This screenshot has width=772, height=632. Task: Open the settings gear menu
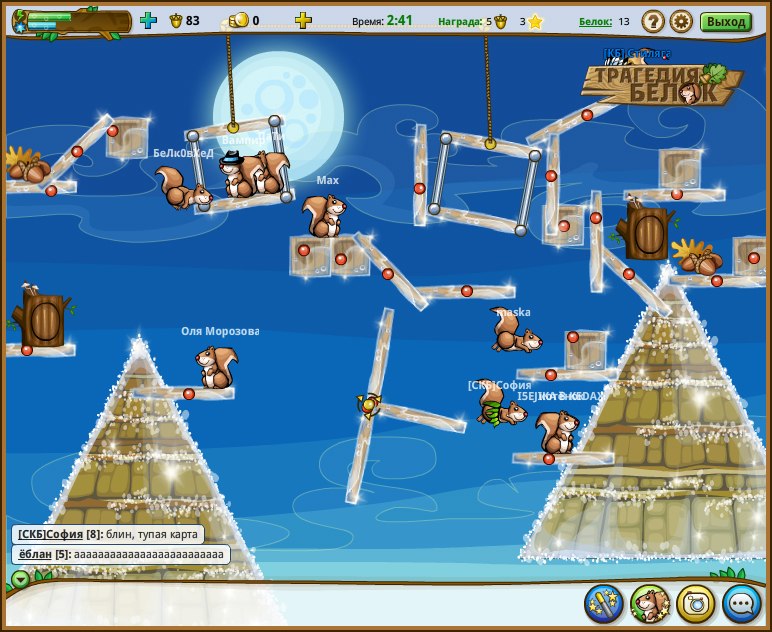coord(681,21)
